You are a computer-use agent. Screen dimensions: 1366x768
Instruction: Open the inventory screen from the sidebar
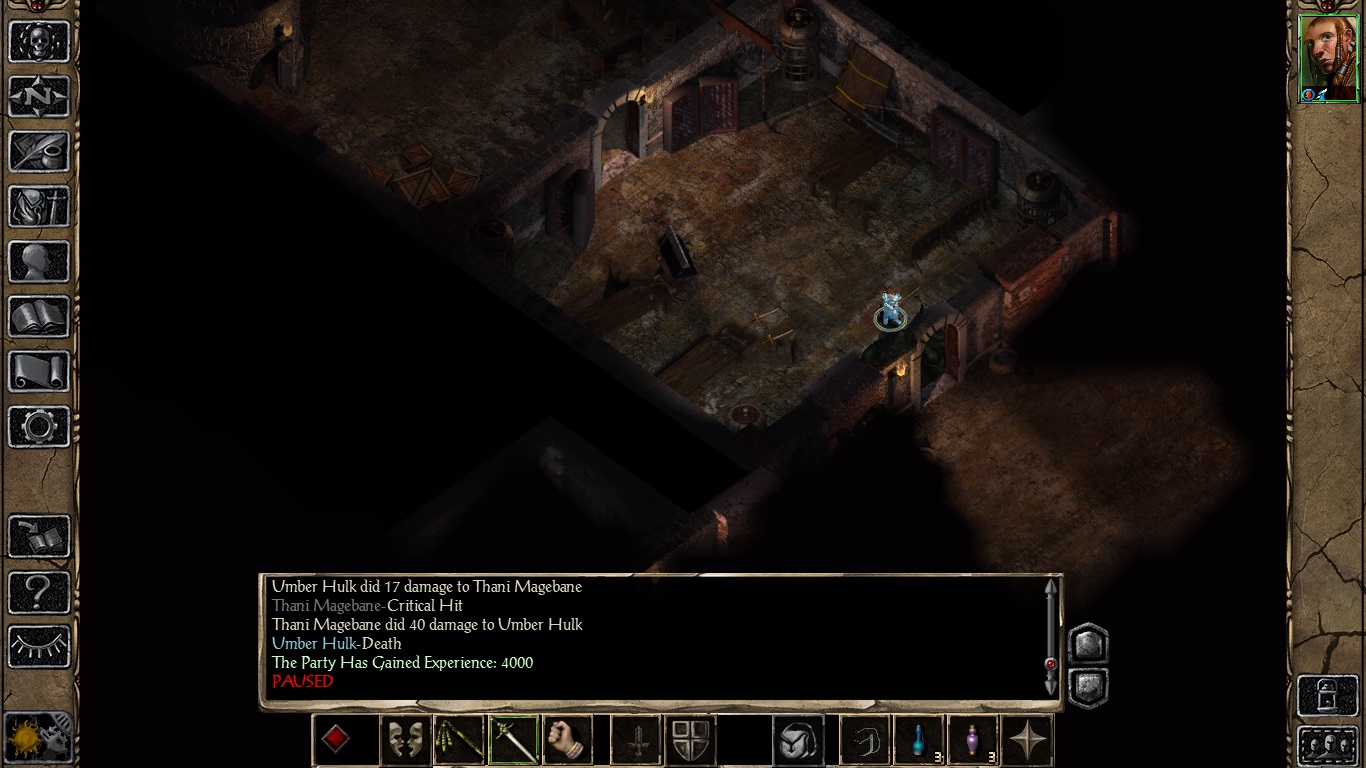point(39,207)
